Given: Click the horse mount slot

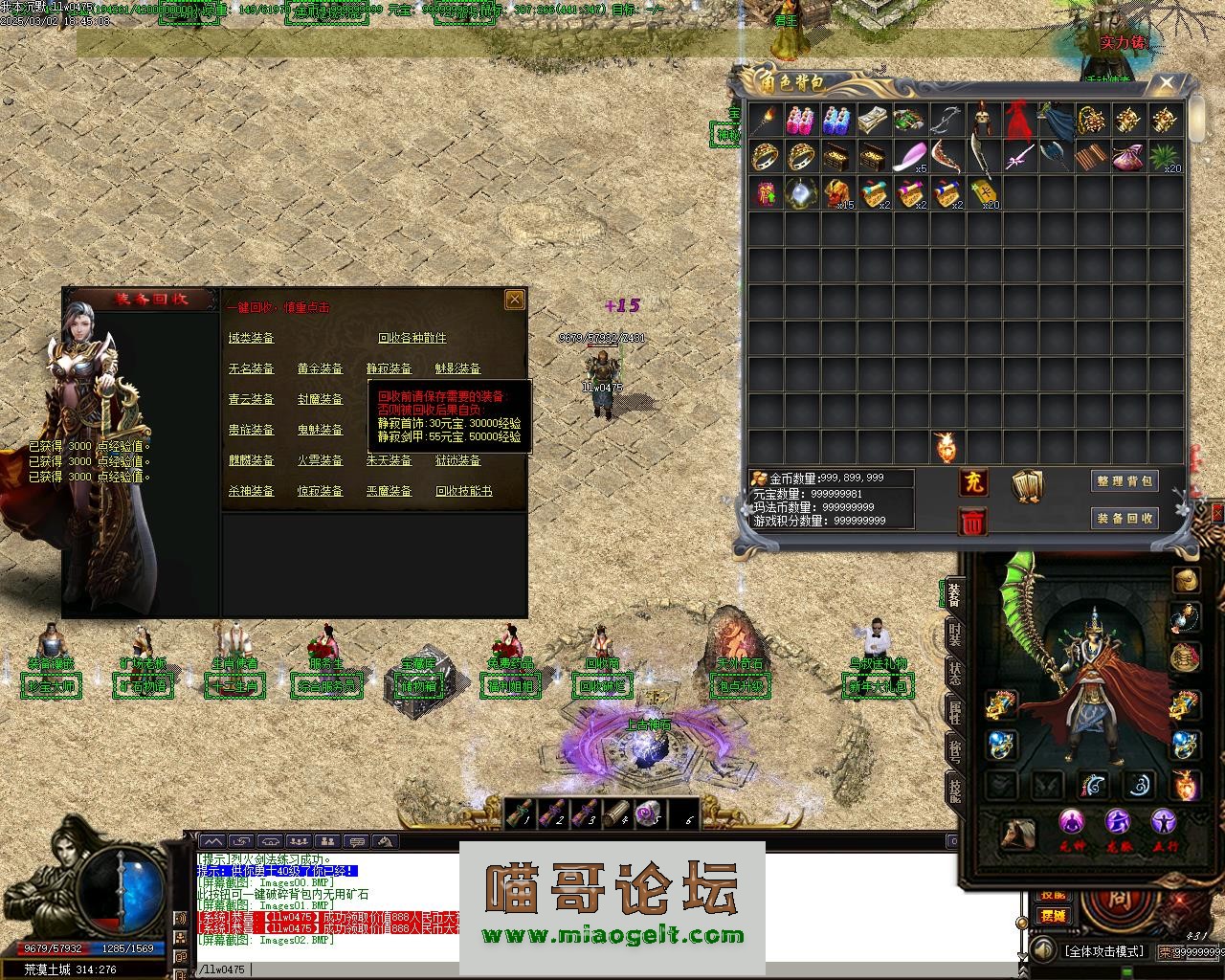Looking at the screenshot, I should click(x=1016, y=834).
